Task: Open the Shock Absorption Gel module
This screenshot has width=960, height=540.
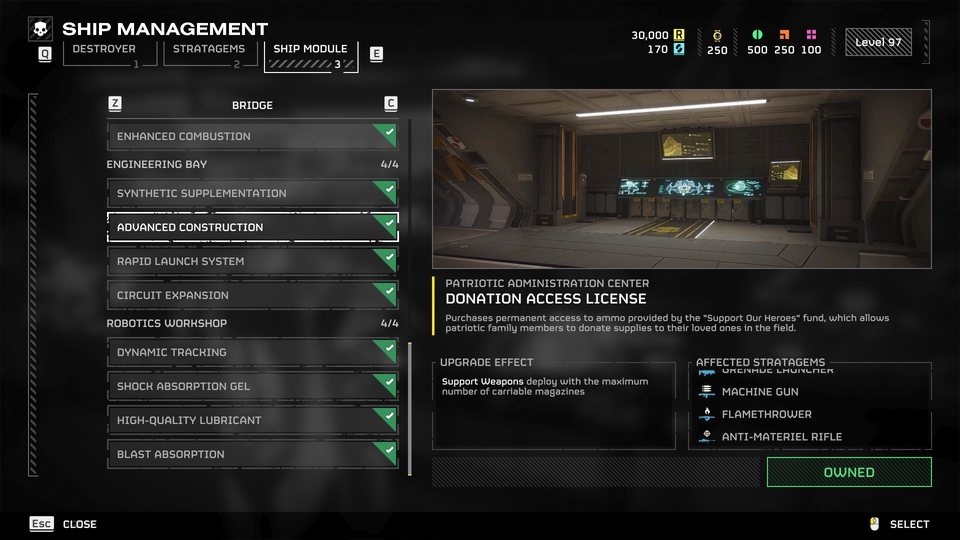Action: click(252, 386)
